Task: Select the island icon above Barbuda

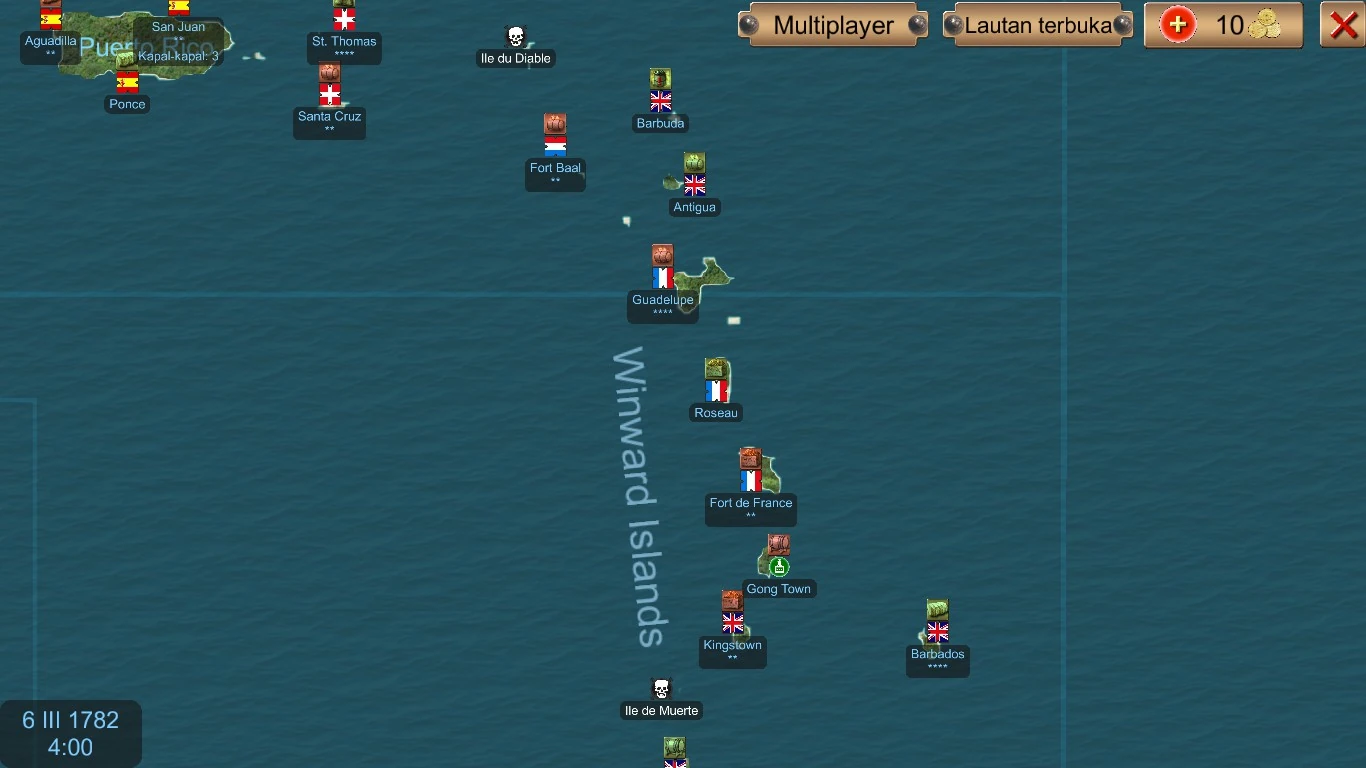Action: tap(660, 77)
